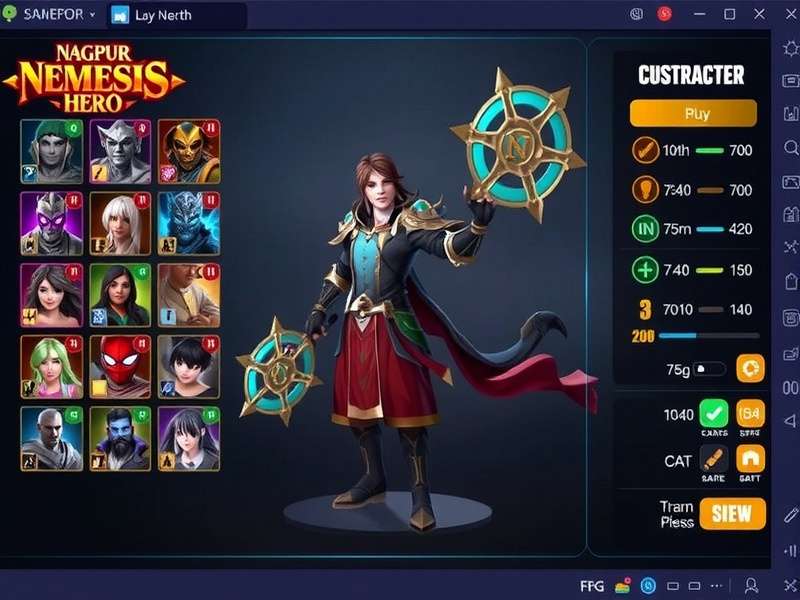Viewport: 800px width, 600px height.
Task: Pick the golden-masked hero portrait
Action: (x=189, y=150)
